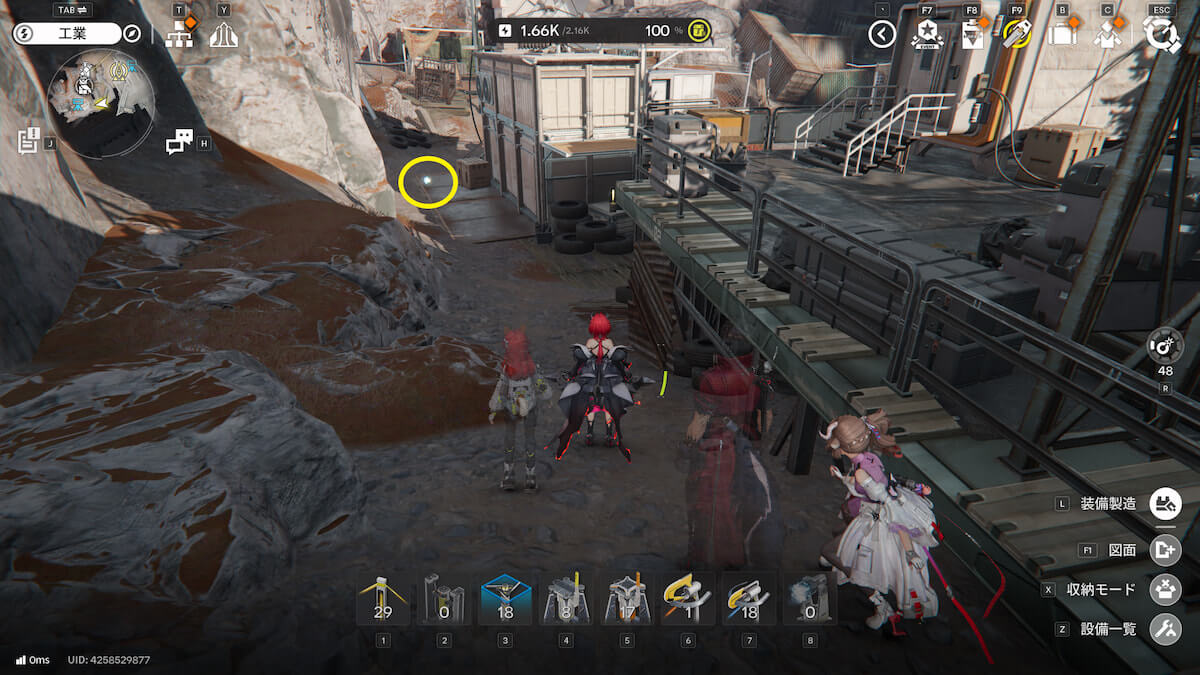Select hotbar facility slot with count 29
This screenshot has width=1200, height=675.
383,600
